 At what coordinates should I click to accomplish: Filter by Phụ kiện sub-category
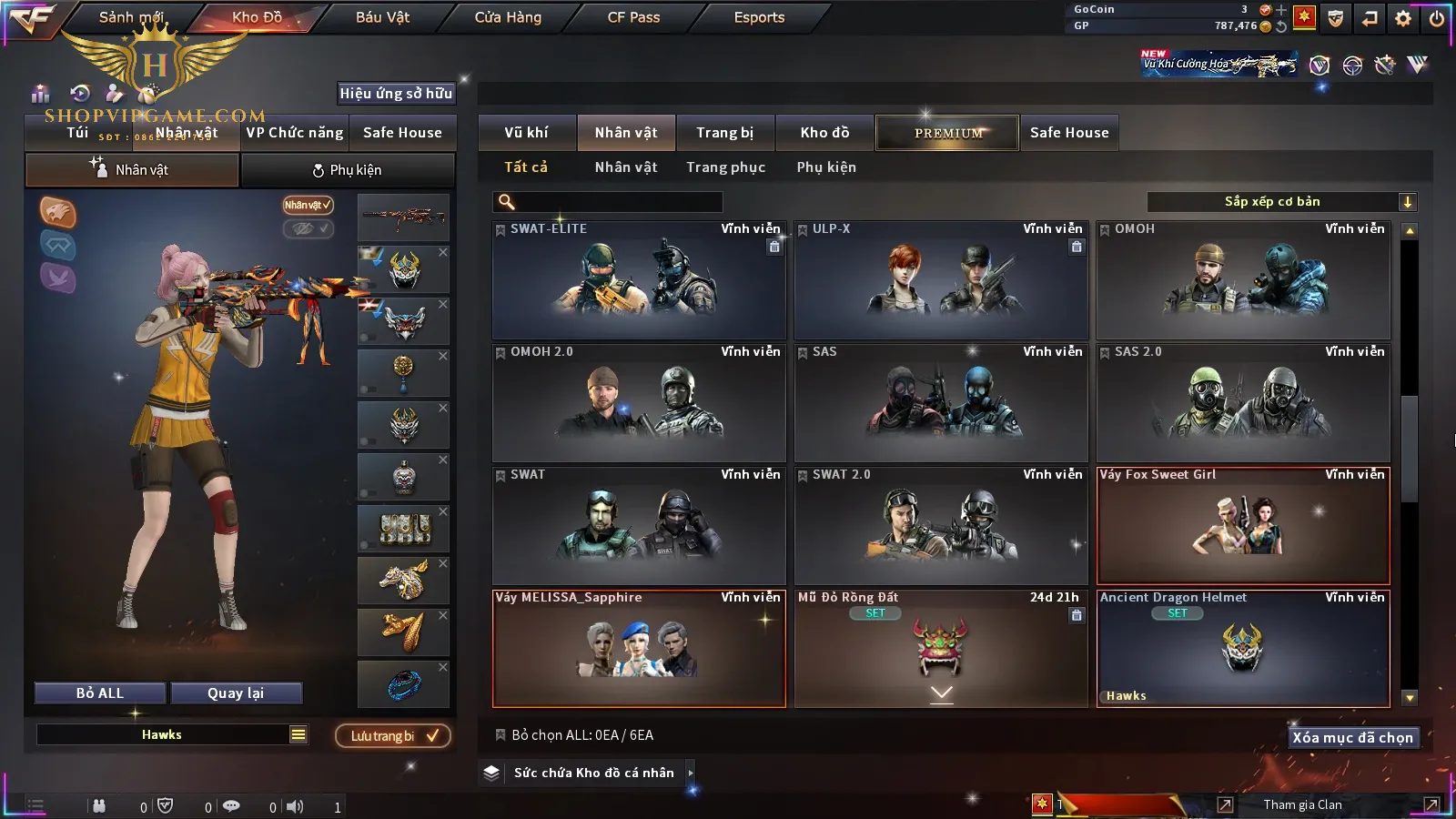tap(826, 167)
